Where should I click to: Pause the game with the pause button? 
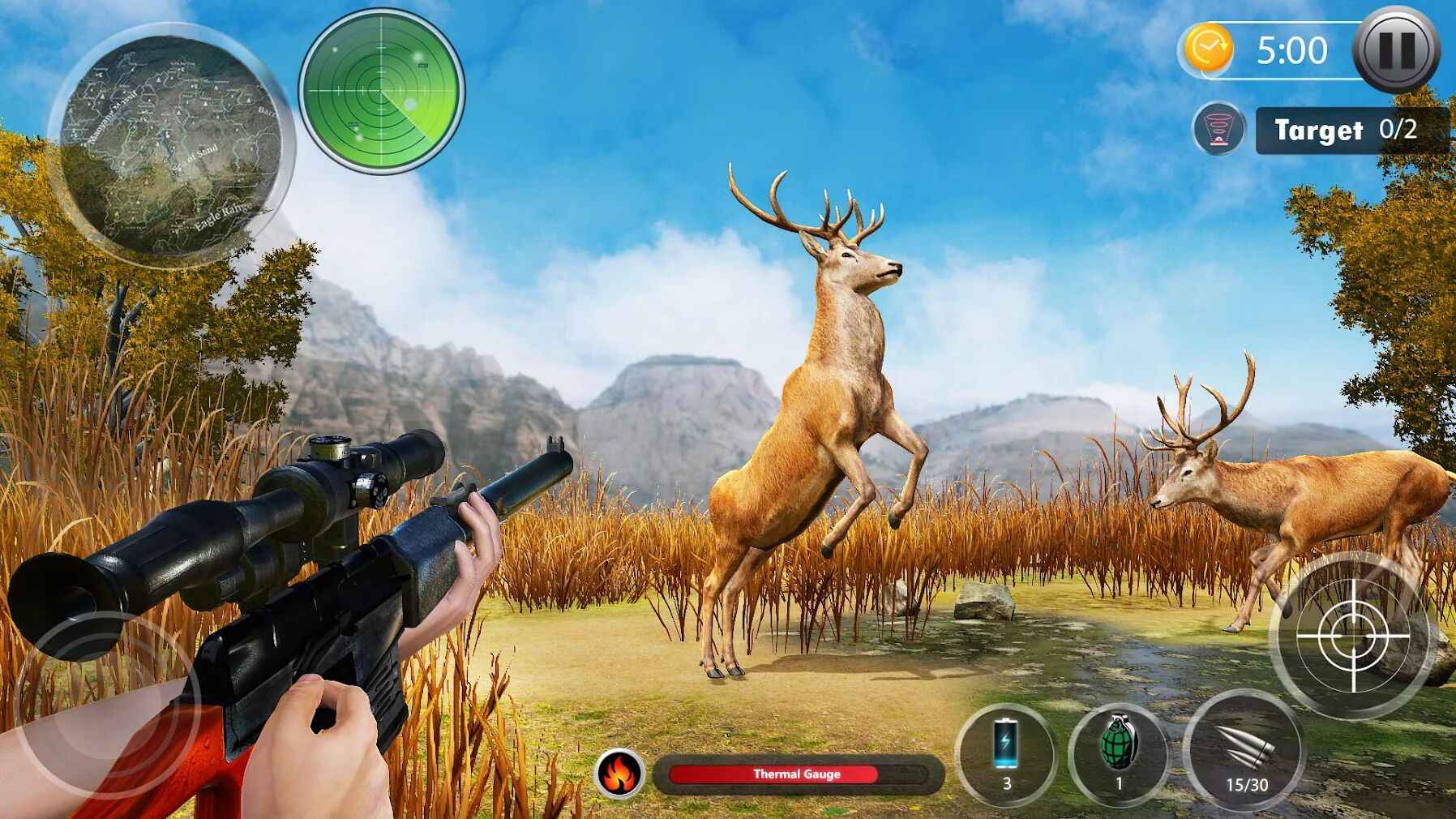pos(1396,50)
